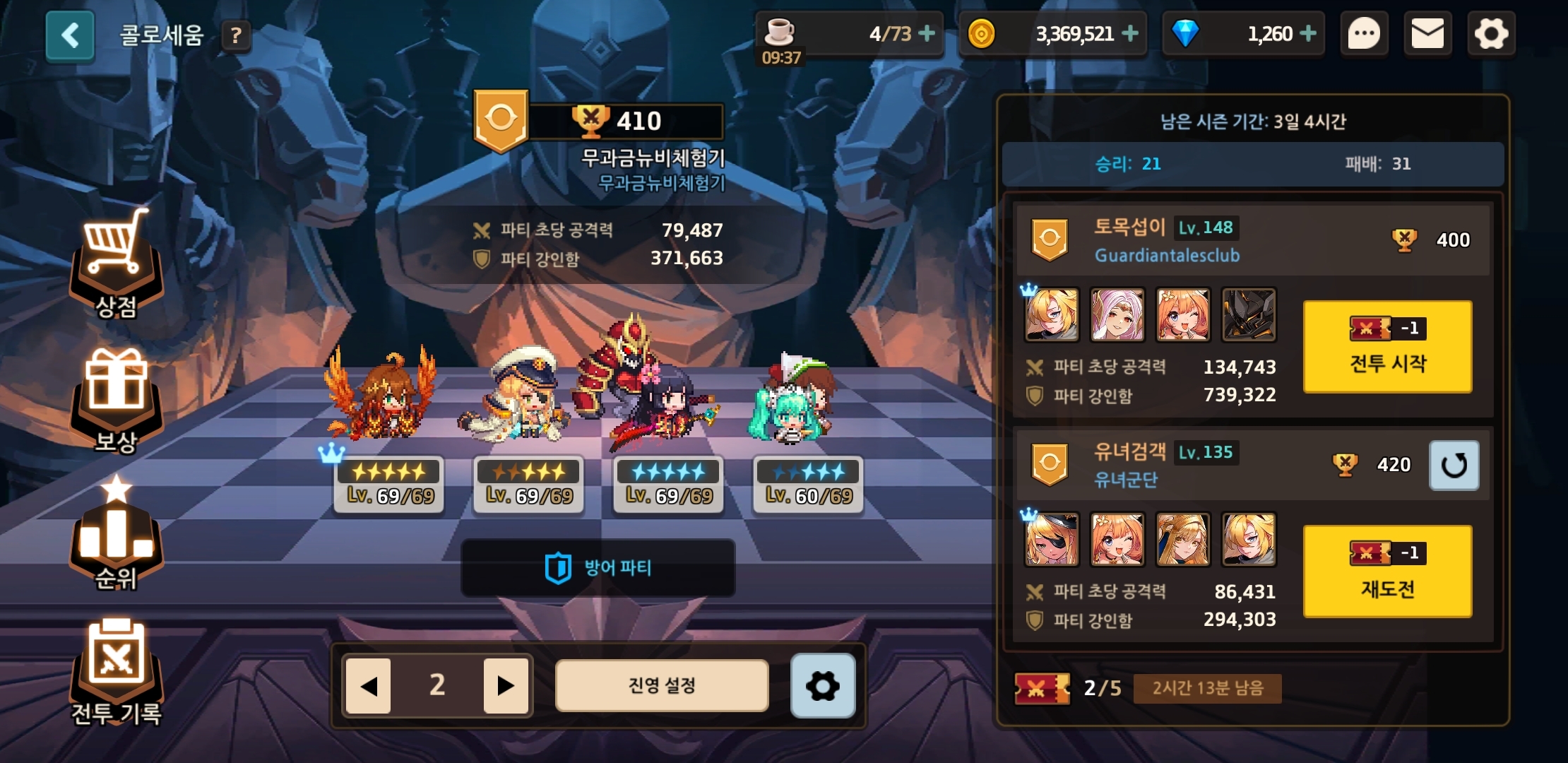Add more coffee stamina

[927, 33]
